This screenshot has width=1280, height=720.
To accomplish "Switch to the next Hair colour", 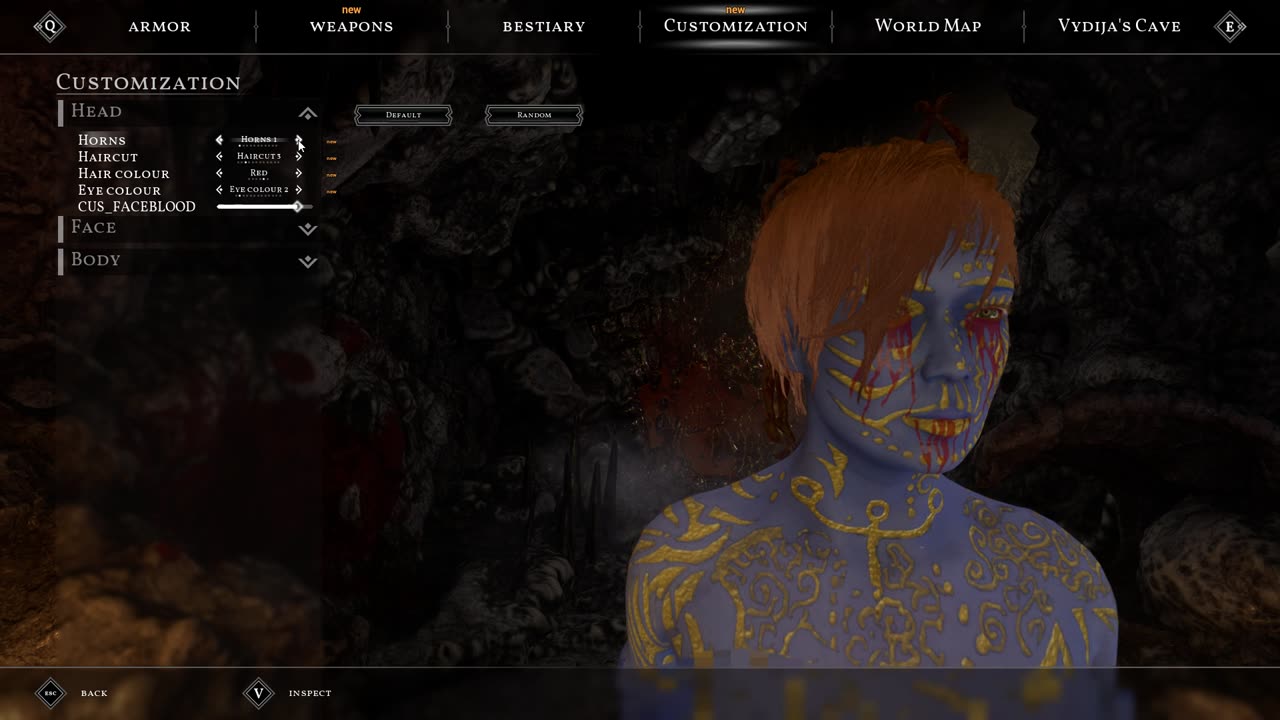I will point(298,173).
